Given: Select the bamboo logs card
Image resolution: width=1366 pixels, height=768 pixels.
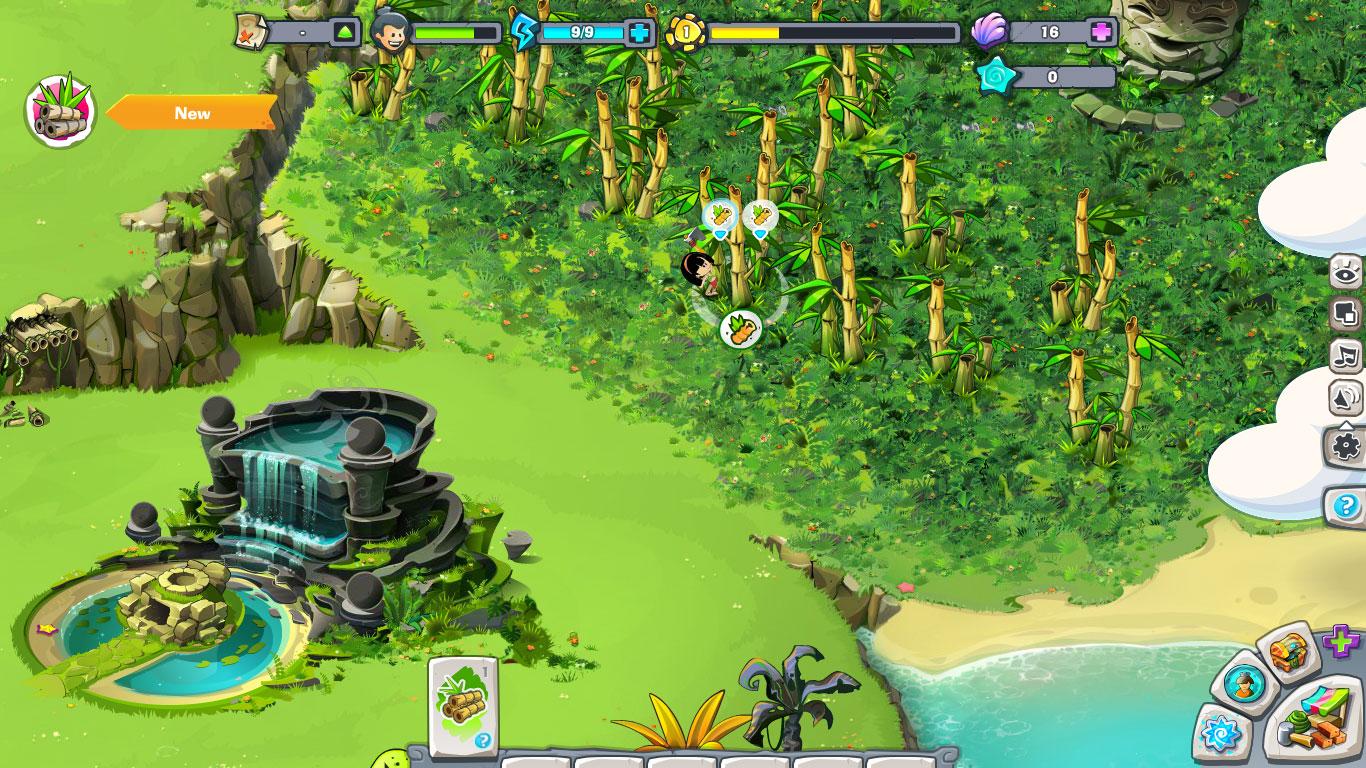Looking at the screenshot, I should pos(463,705).
